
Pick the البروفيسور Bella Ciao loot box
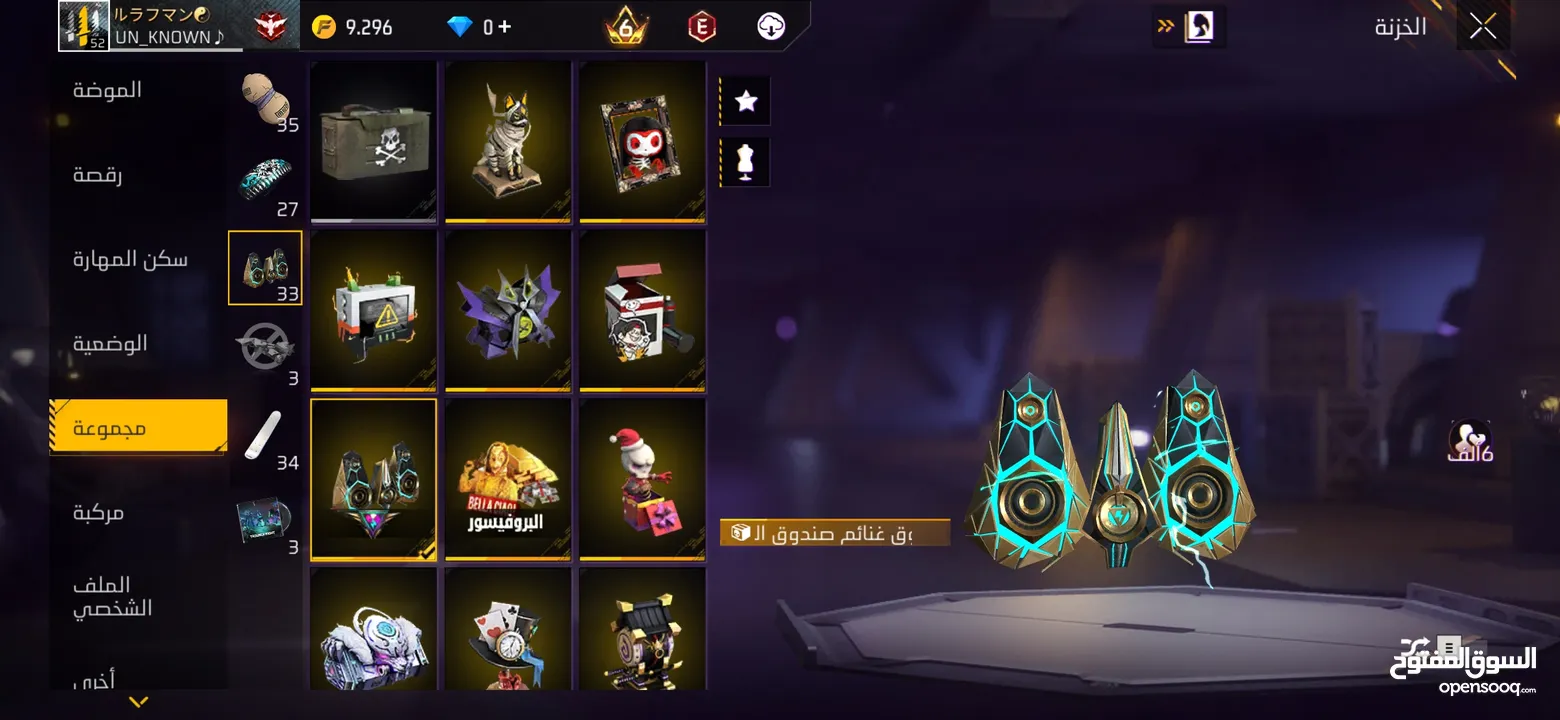point(508,479)
